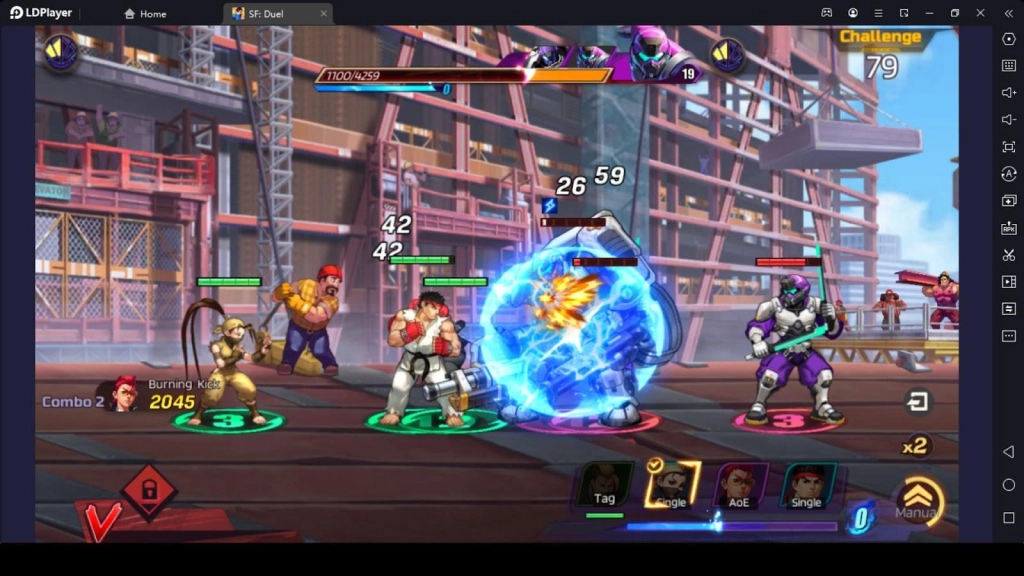The width and height of the screenshot is (1024, 576).
Task: Open the Home tab in LDPlayer
Action: coord(145,13)
